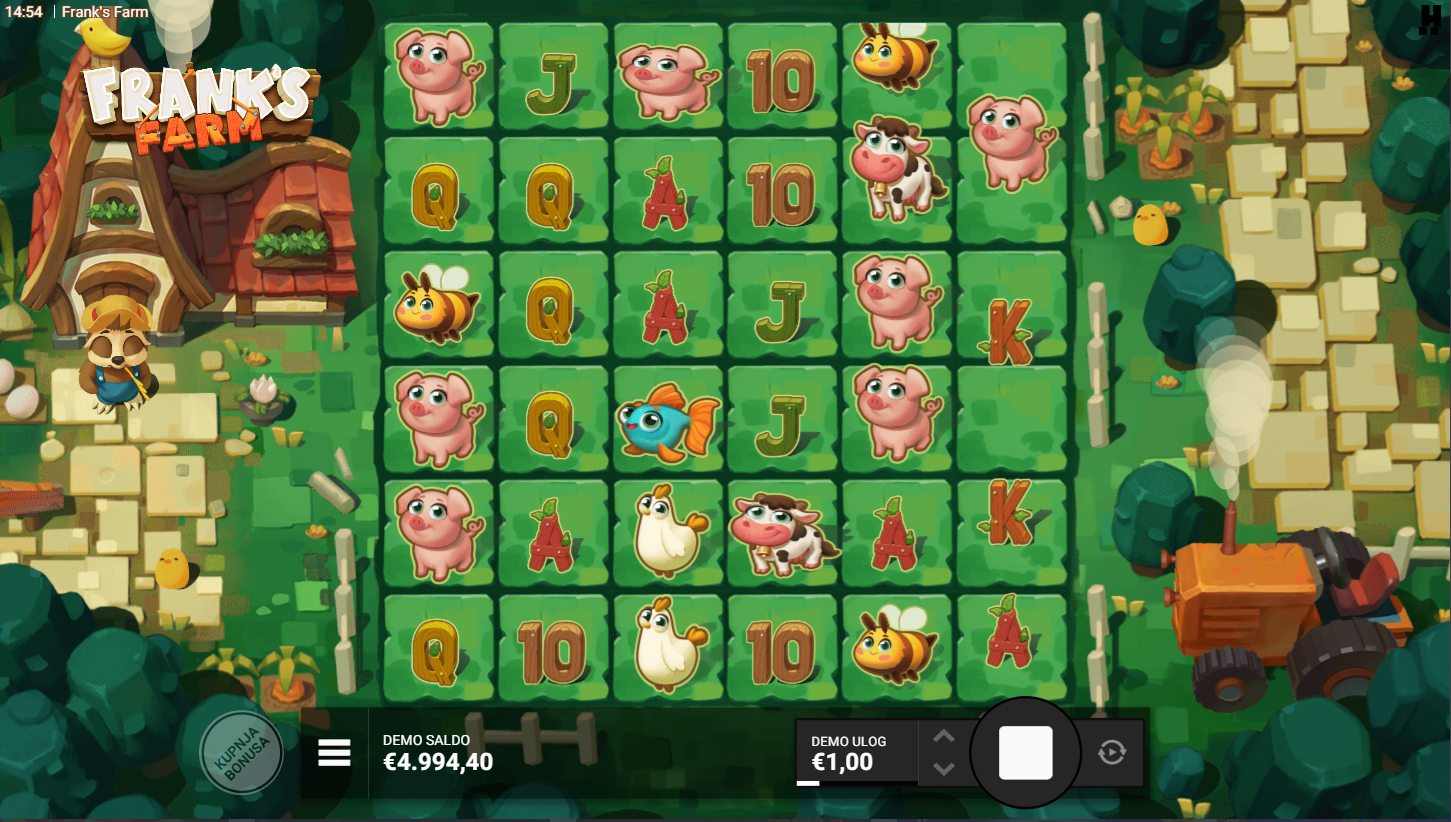
Task: Increase the bet with the up arrow
Action: pyautogui.click(x=943, y=737)
